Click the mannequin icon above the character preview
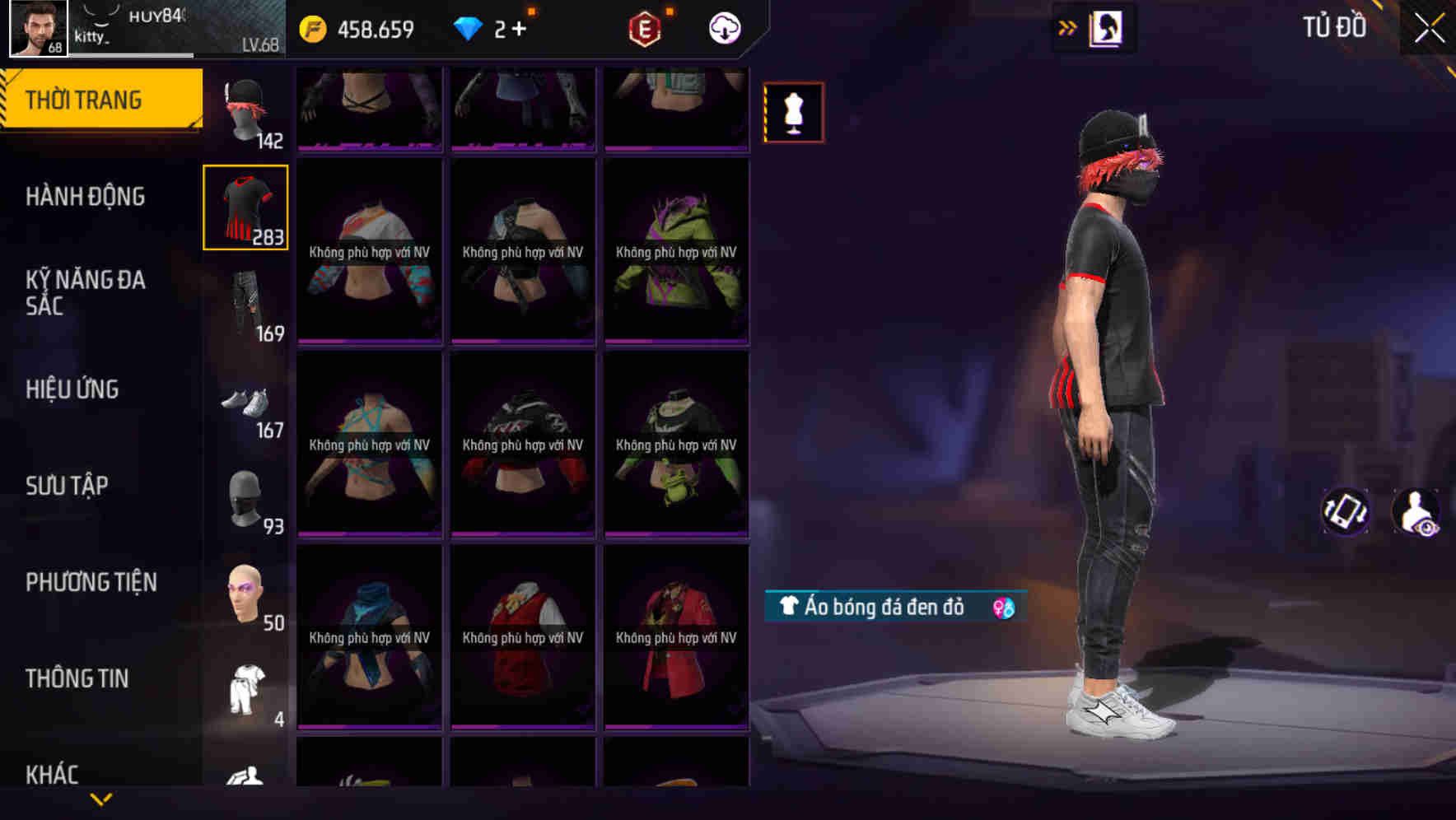 pyautogui.click(x=793, y=112)
